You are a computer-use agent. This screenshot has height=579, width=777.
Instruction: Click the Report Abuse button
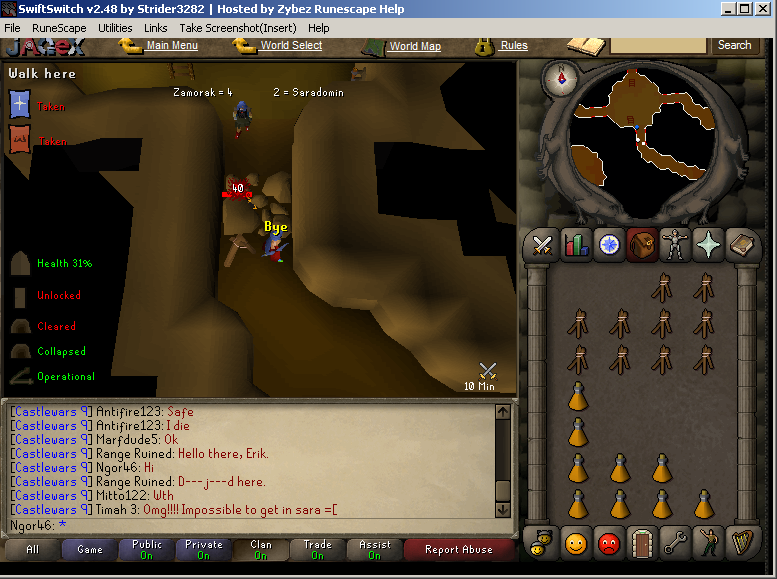pos(458,549)
